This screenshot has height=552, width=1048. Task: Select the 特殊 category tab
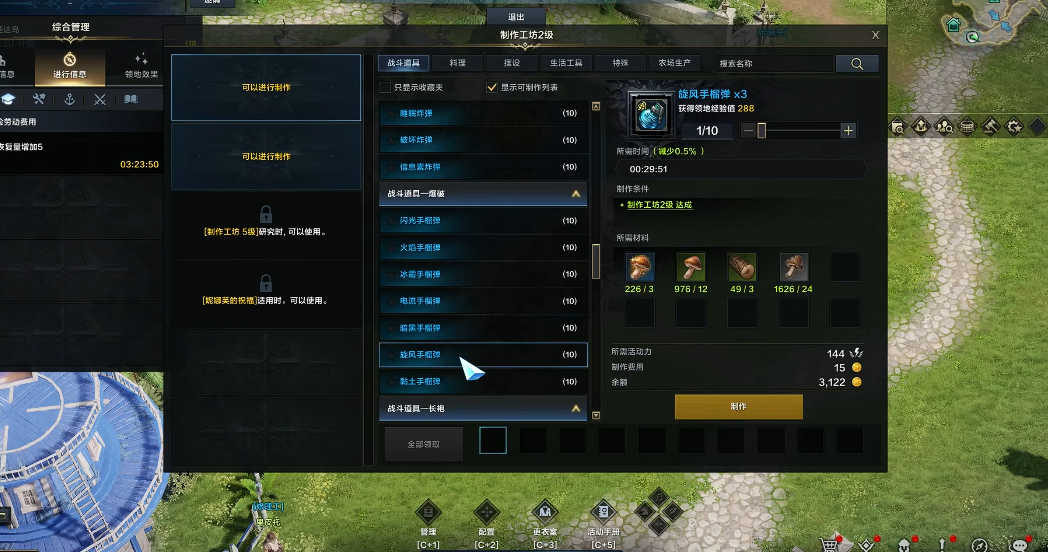tap(620, 63)
